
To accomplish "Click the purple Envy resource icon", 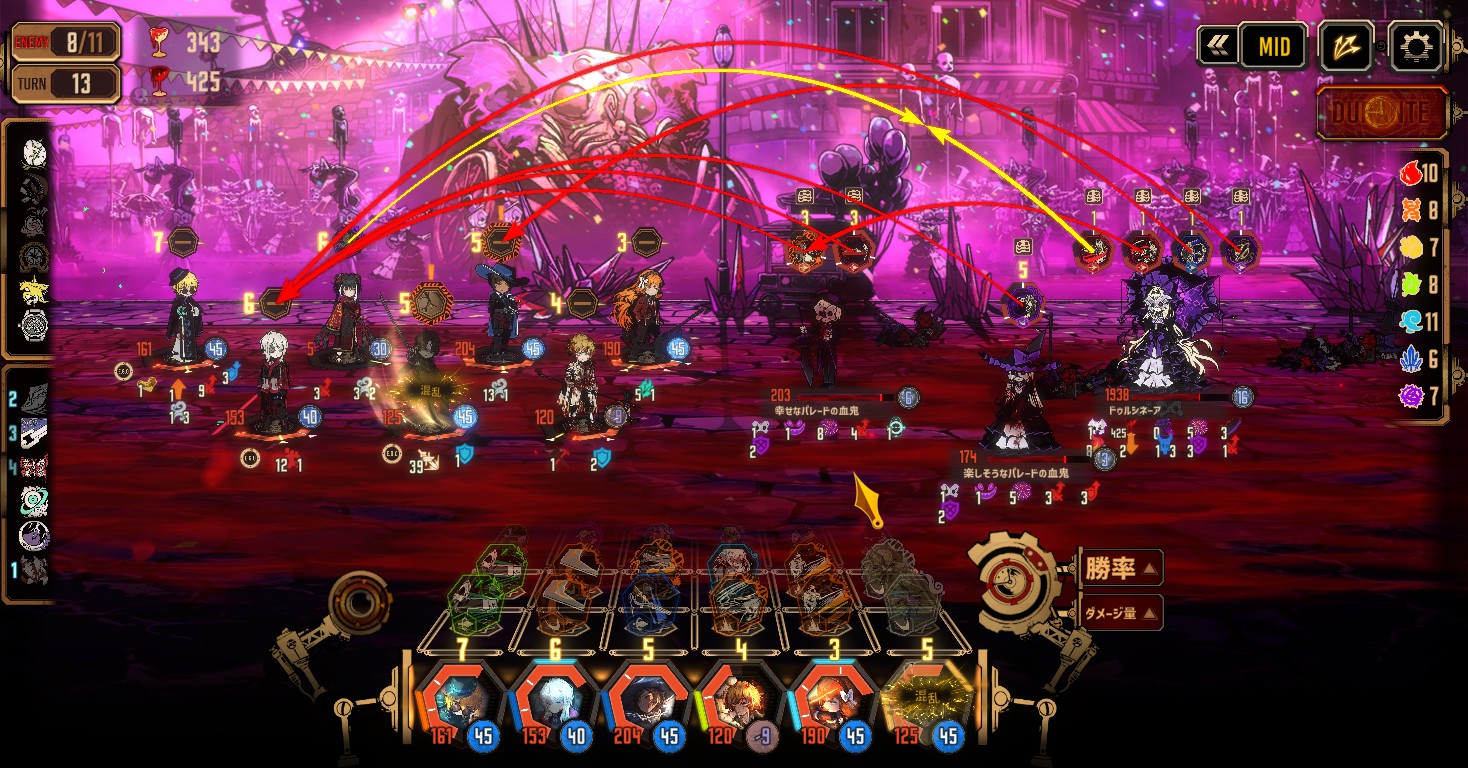I will (1410, 397).
